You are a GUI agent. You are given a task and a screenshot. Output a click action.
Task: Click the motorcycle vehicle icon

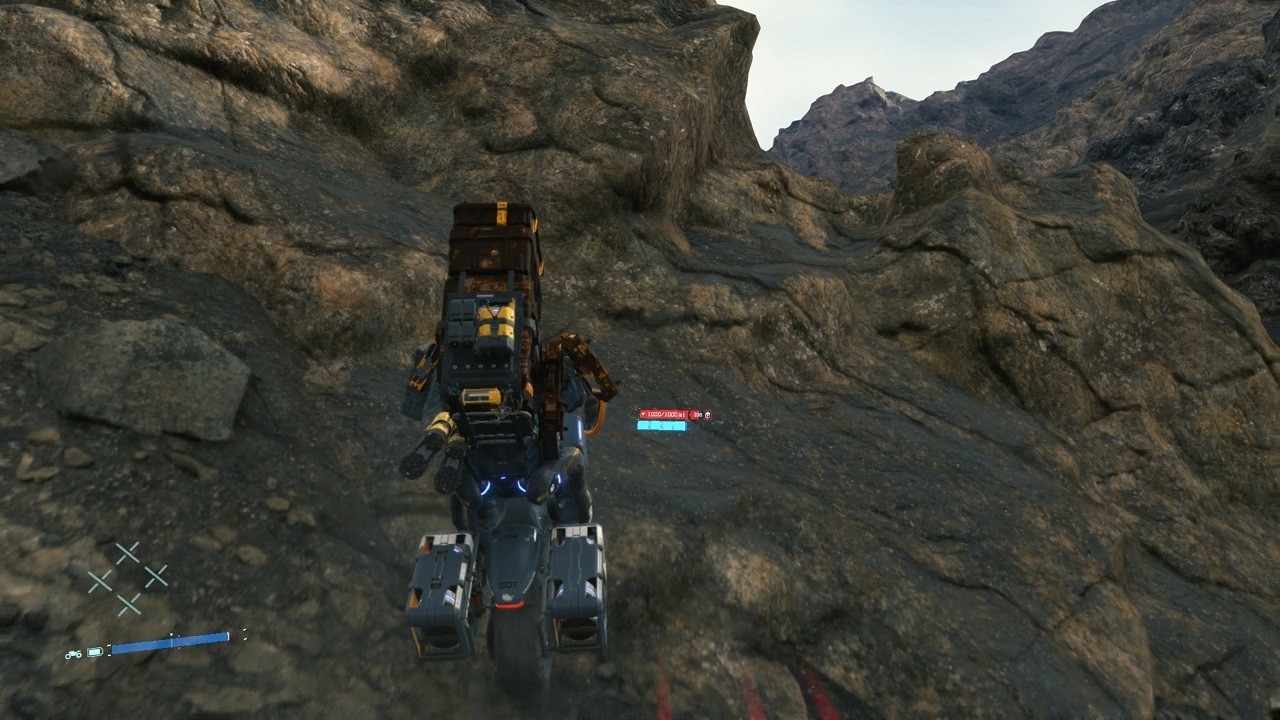click(x=73, y=654)
